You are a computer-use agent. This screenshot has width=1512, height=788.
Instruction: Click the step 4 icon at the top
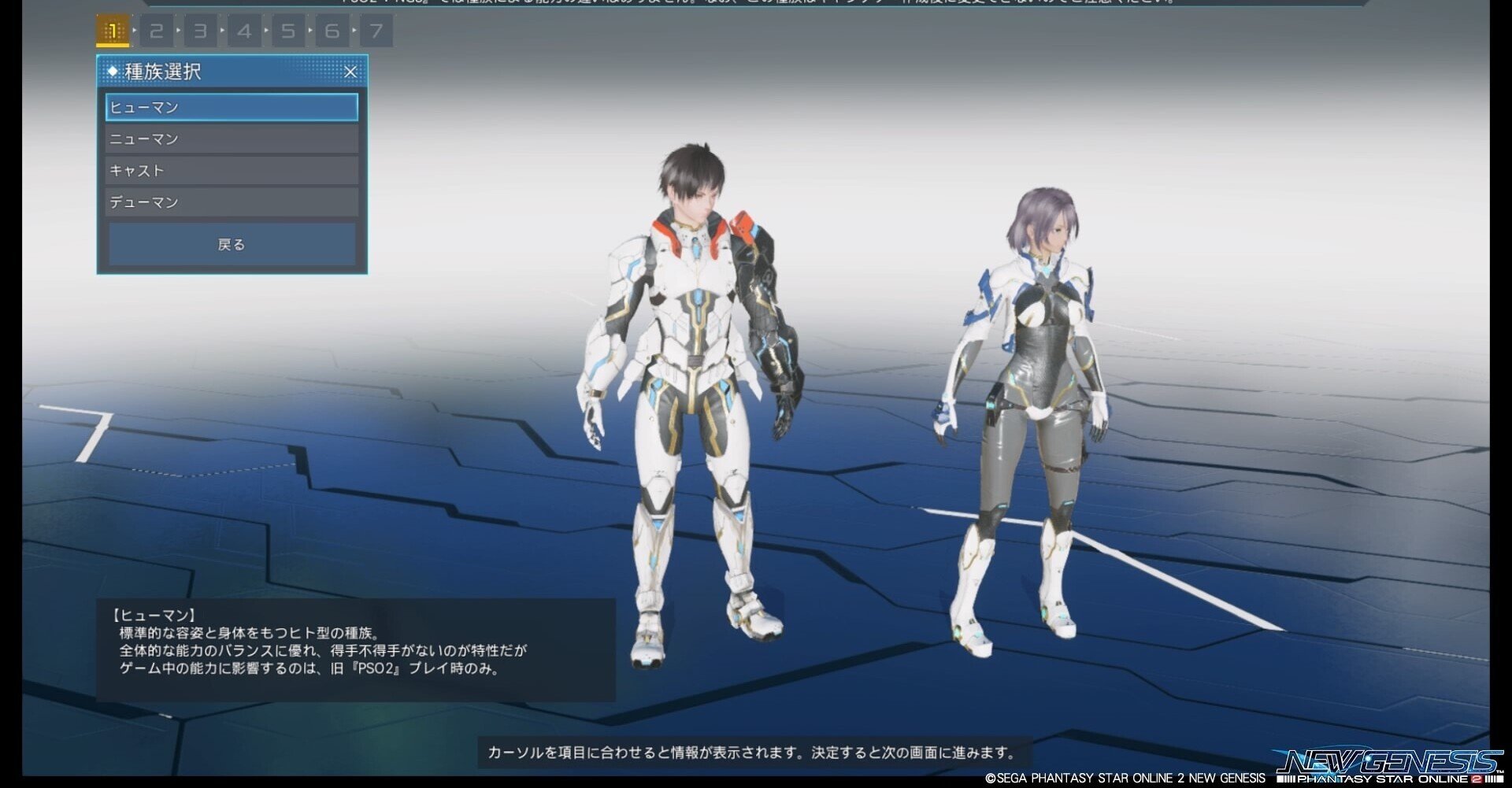[245, 31]
